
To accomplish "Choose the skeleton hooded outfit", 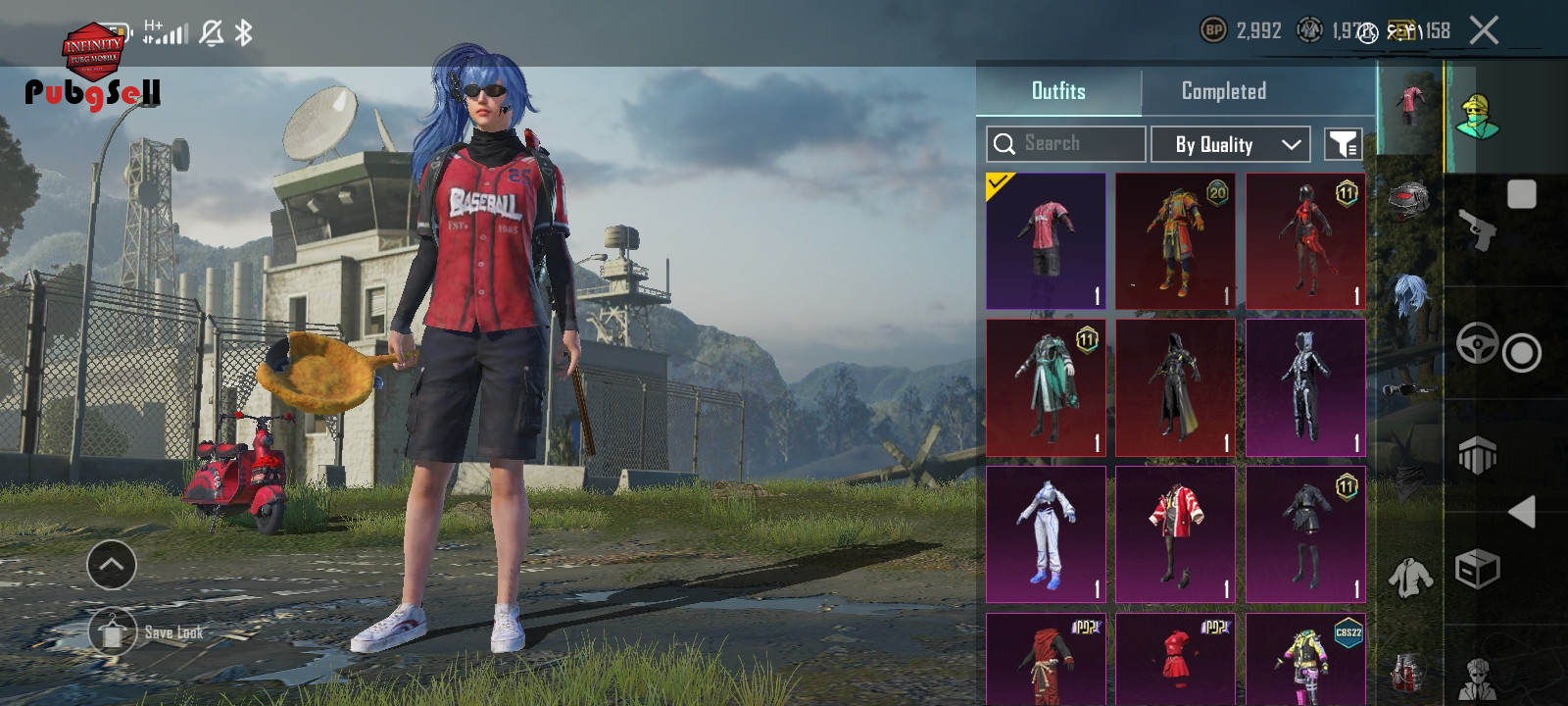I will coord(1305,387).
